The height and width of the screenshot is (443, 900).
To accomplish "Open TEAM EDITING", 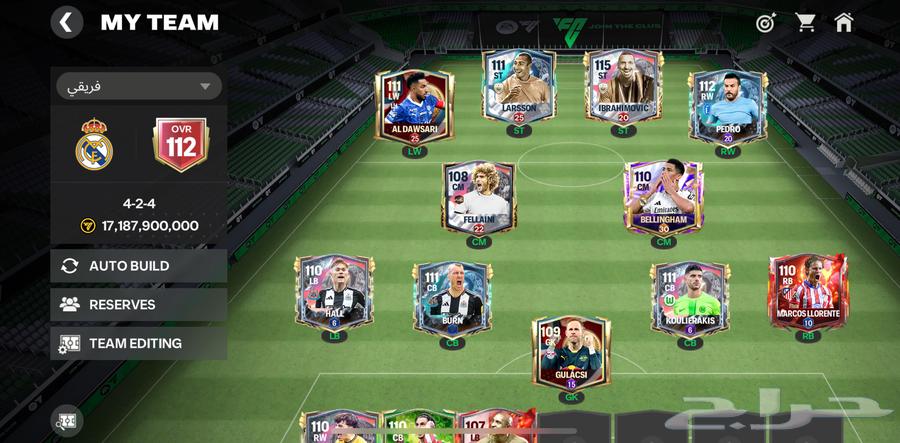I will (x=138, y=343).
